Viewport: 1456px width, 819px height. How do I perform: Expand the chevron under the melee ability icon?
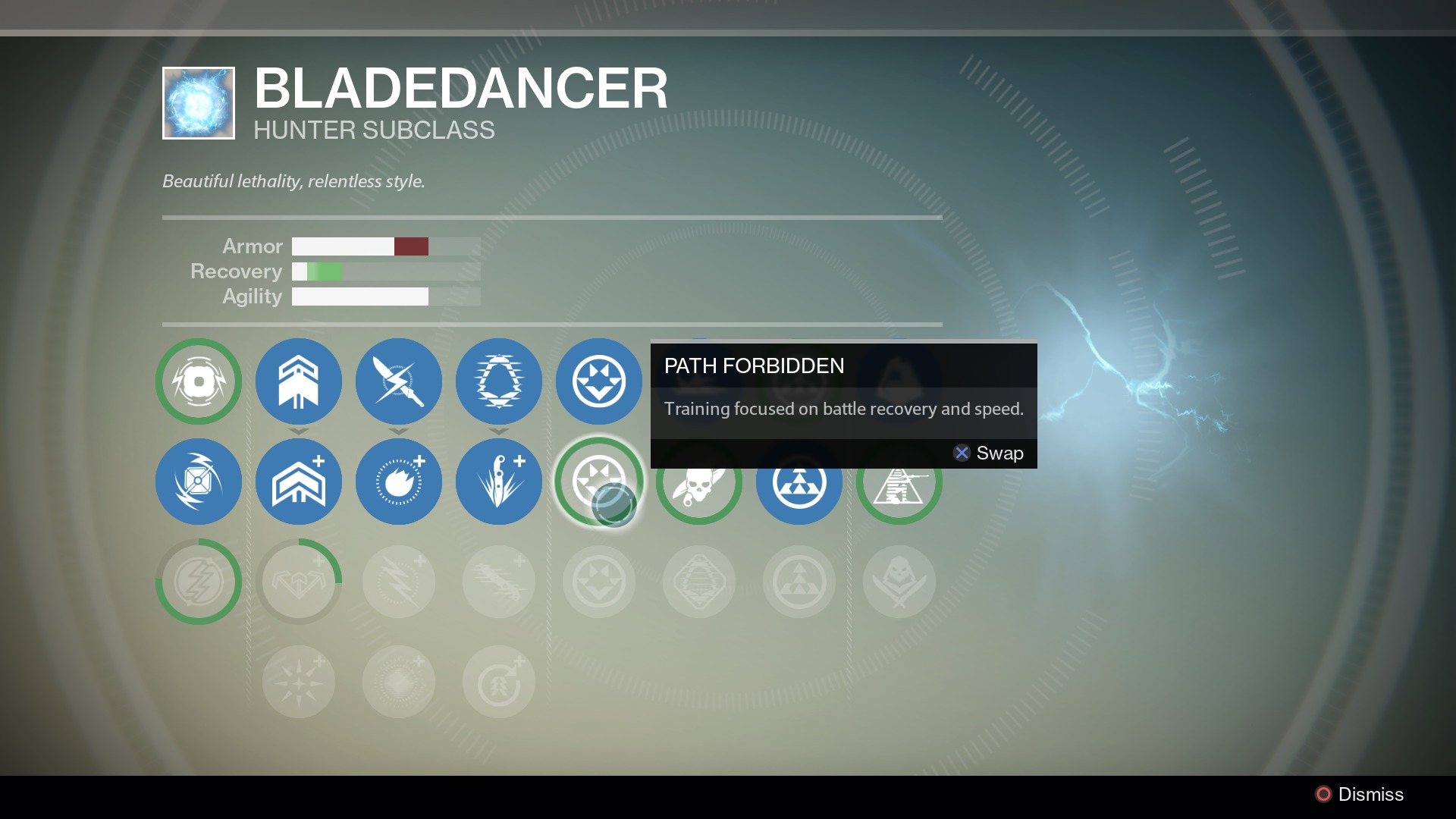point(399,432)
